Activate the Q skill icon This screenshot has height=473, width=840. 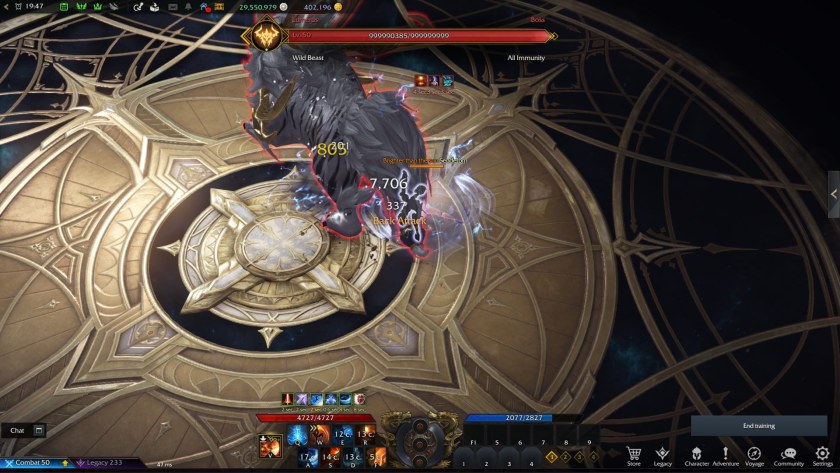(x=297, y=435)
